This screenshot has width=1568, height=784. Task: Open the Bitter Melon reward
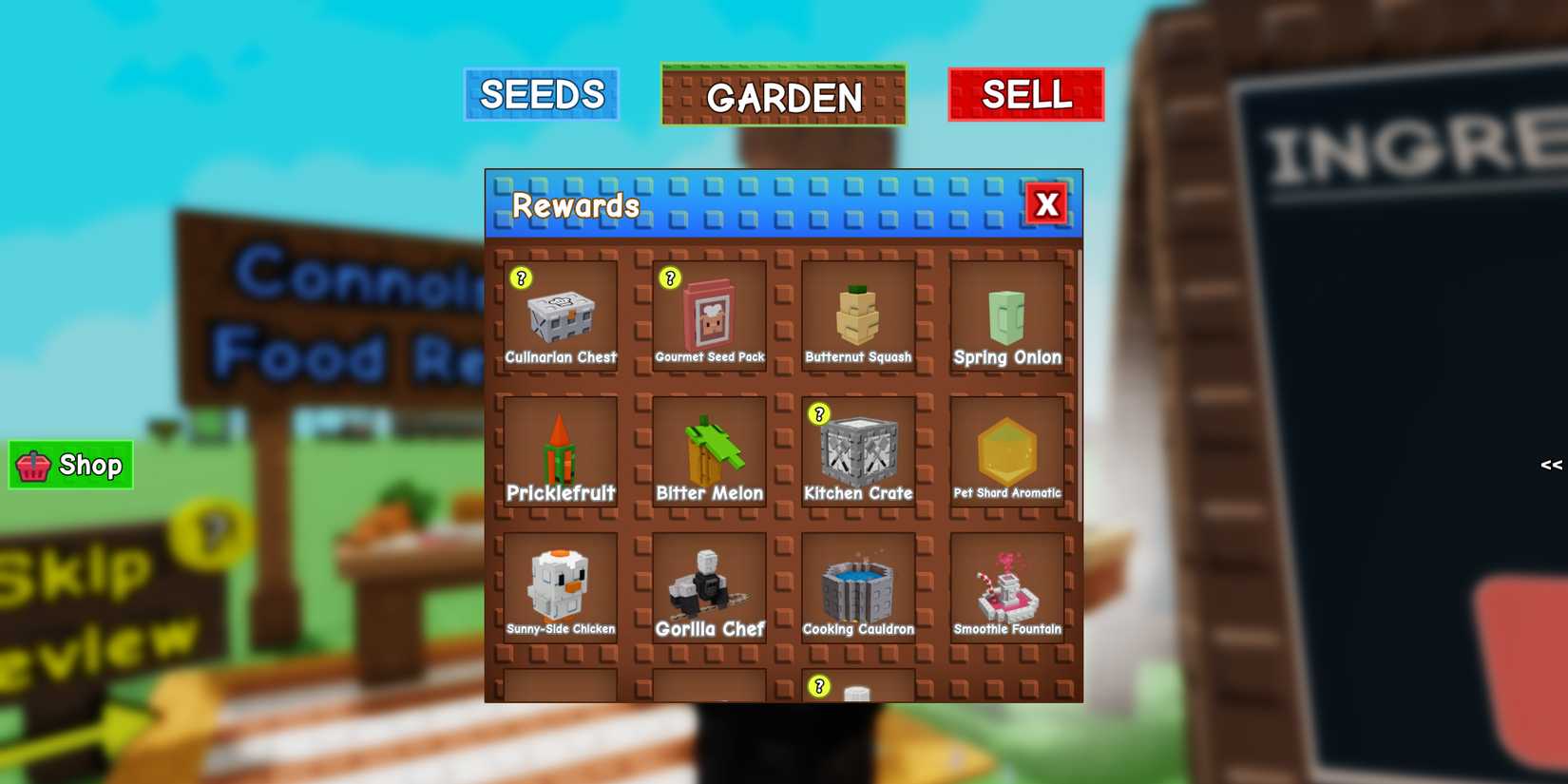pos(709,453)
